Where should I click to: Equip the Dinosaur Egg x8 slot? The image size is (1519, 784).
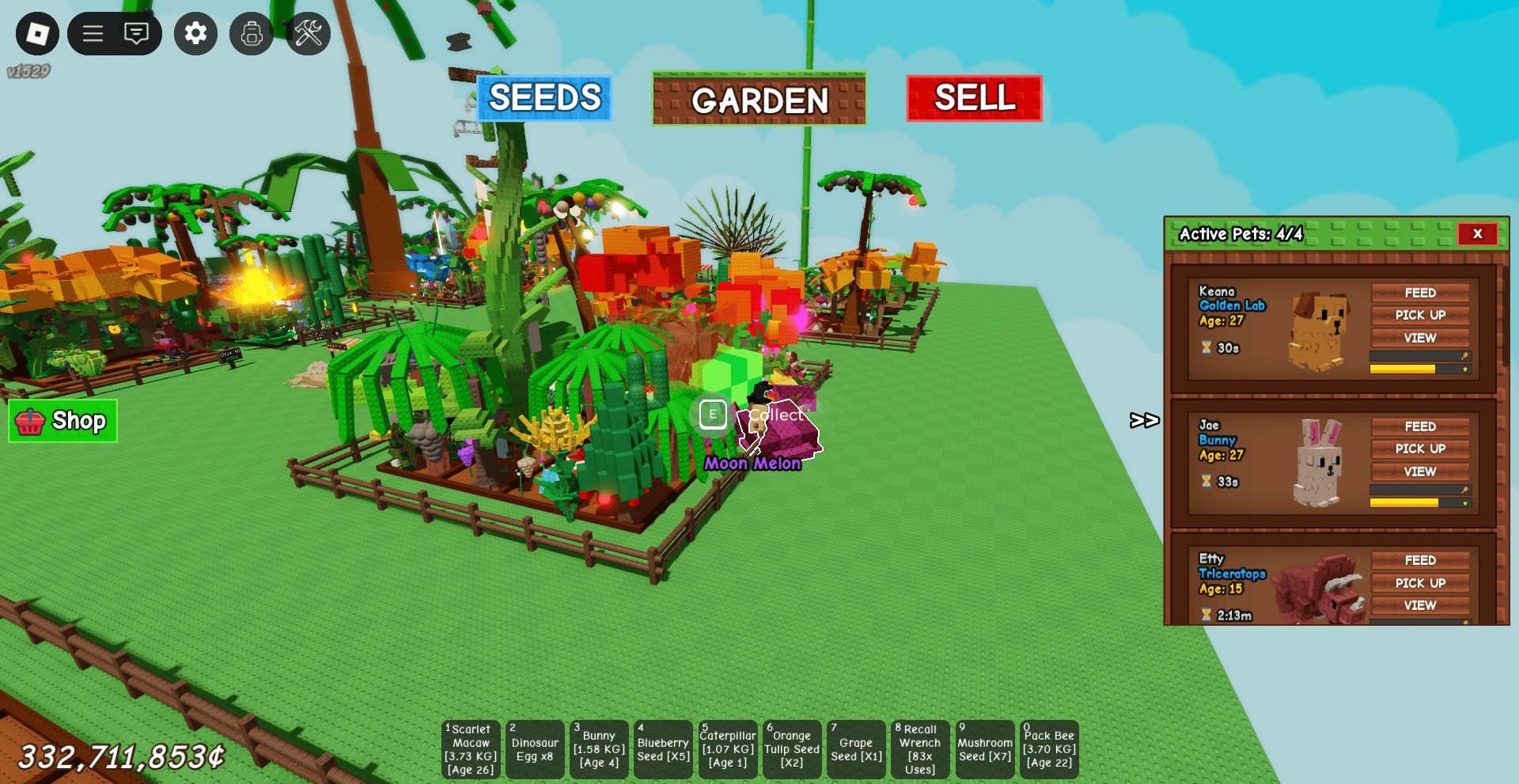pyautogui.click(x=535, y=749)
